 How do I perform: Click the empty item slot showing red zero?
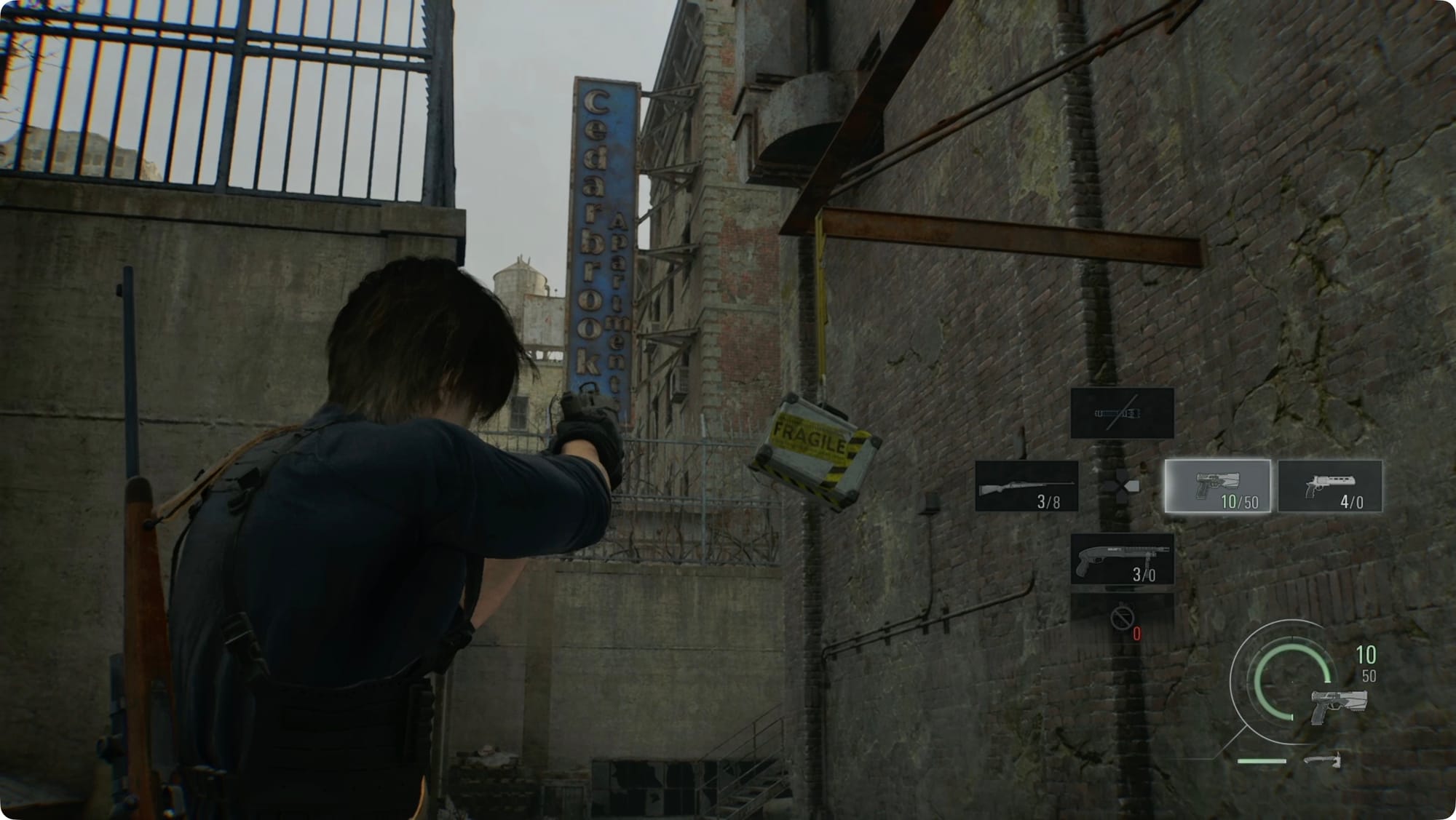pyautogui.click(x=1122, y=618)
